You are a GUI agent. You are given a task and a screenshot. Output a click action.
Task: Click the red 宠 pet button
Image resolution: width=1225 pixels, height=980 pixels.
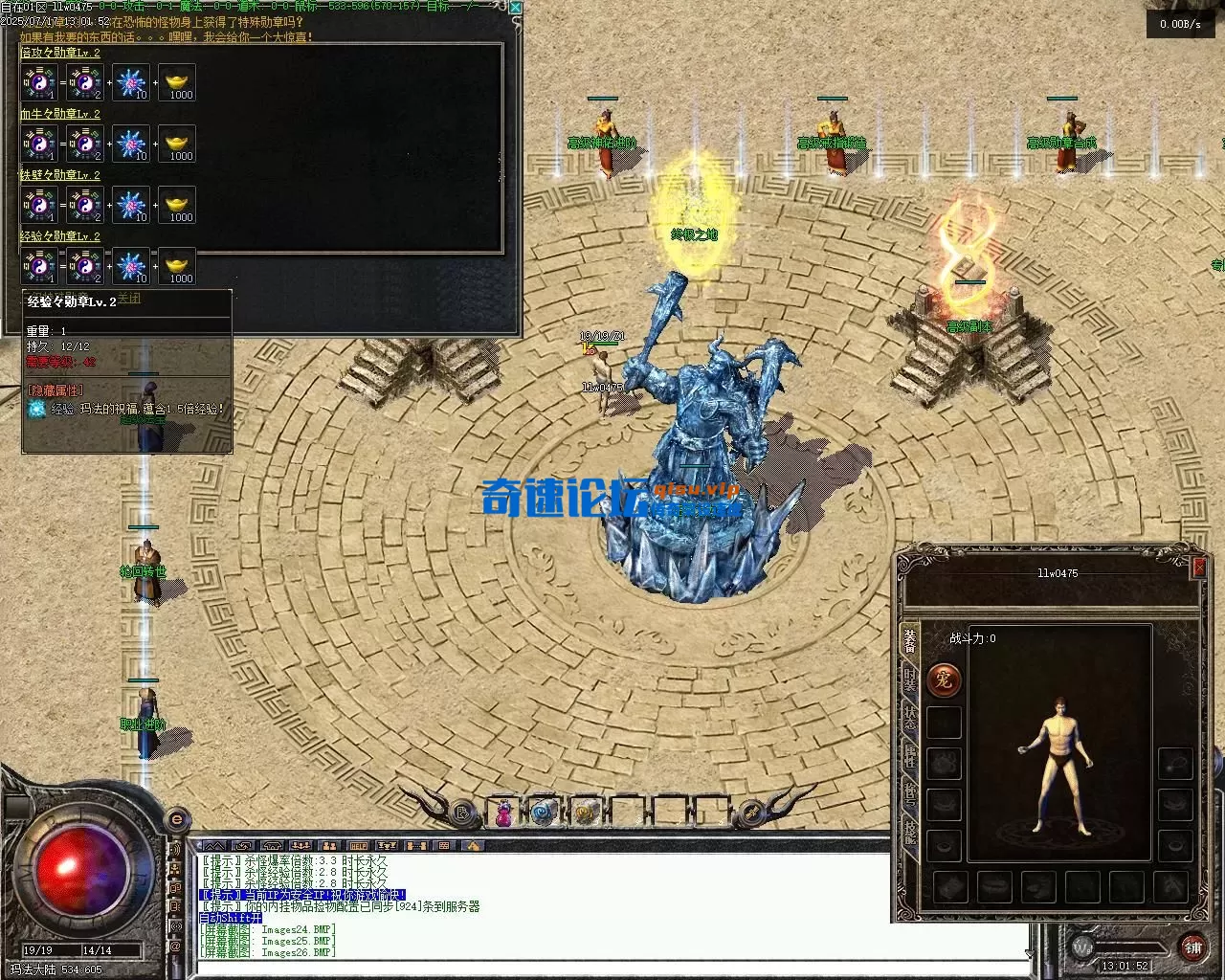point(943,680)
